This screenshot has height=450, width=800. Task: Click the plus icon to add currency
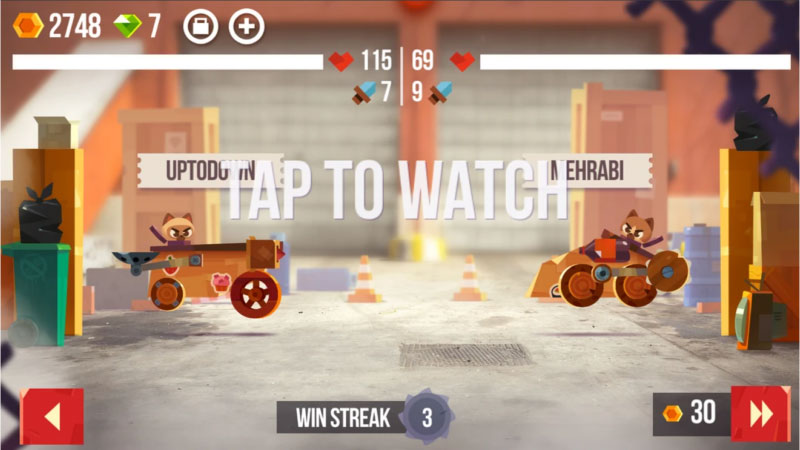247,26
